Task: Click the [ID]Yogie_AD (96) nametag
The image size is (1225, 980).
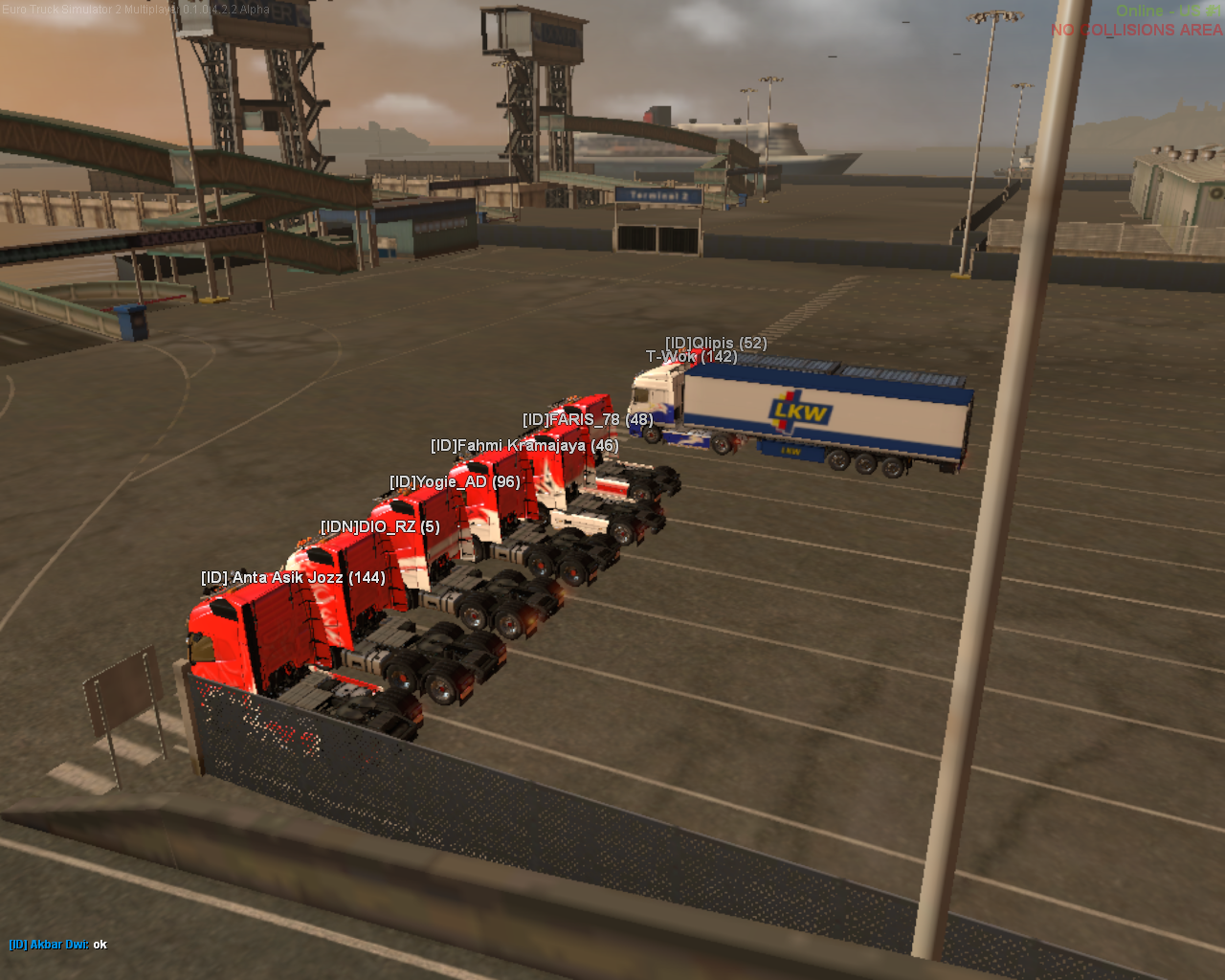Action: [454, 482]
